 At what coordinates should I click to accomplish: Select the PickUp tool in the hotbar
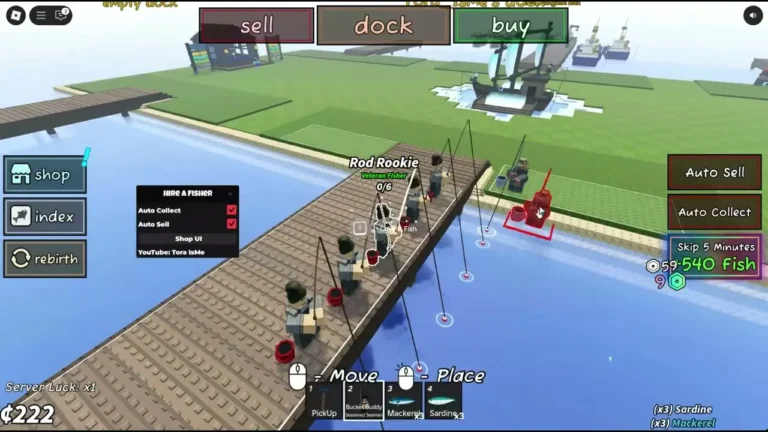[x=324, y=401]
